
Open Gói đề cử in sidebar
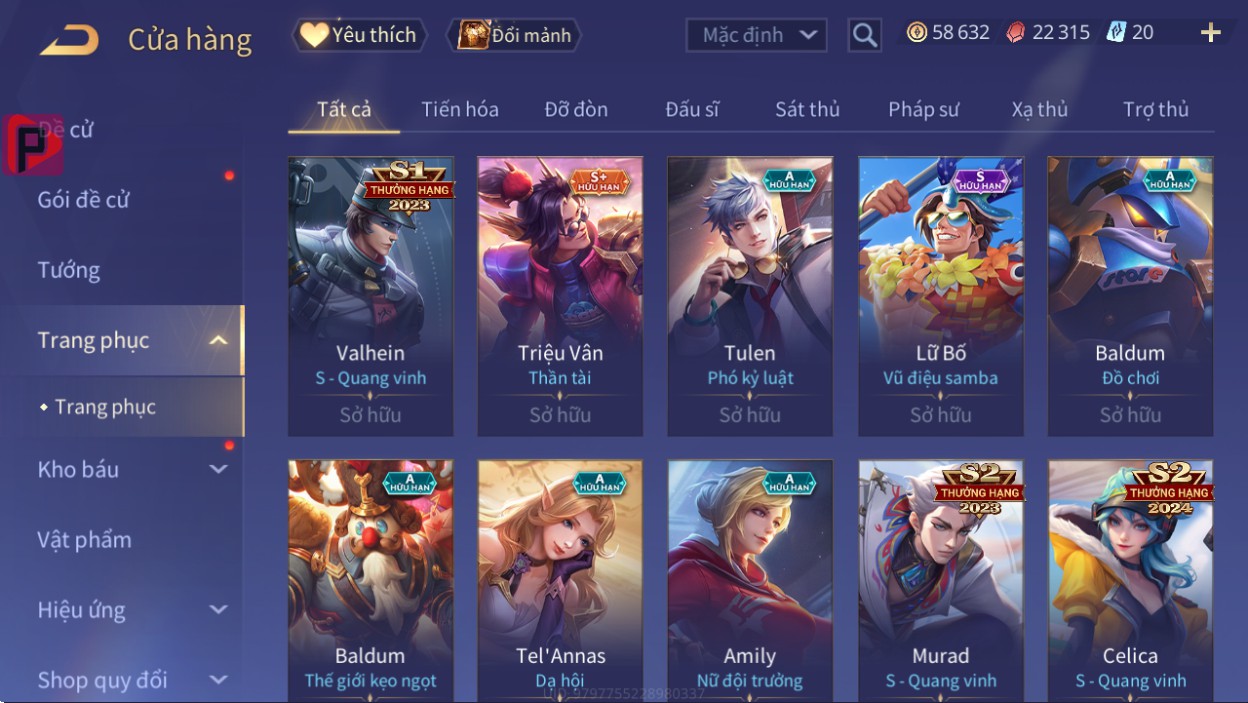pos(84,199)
